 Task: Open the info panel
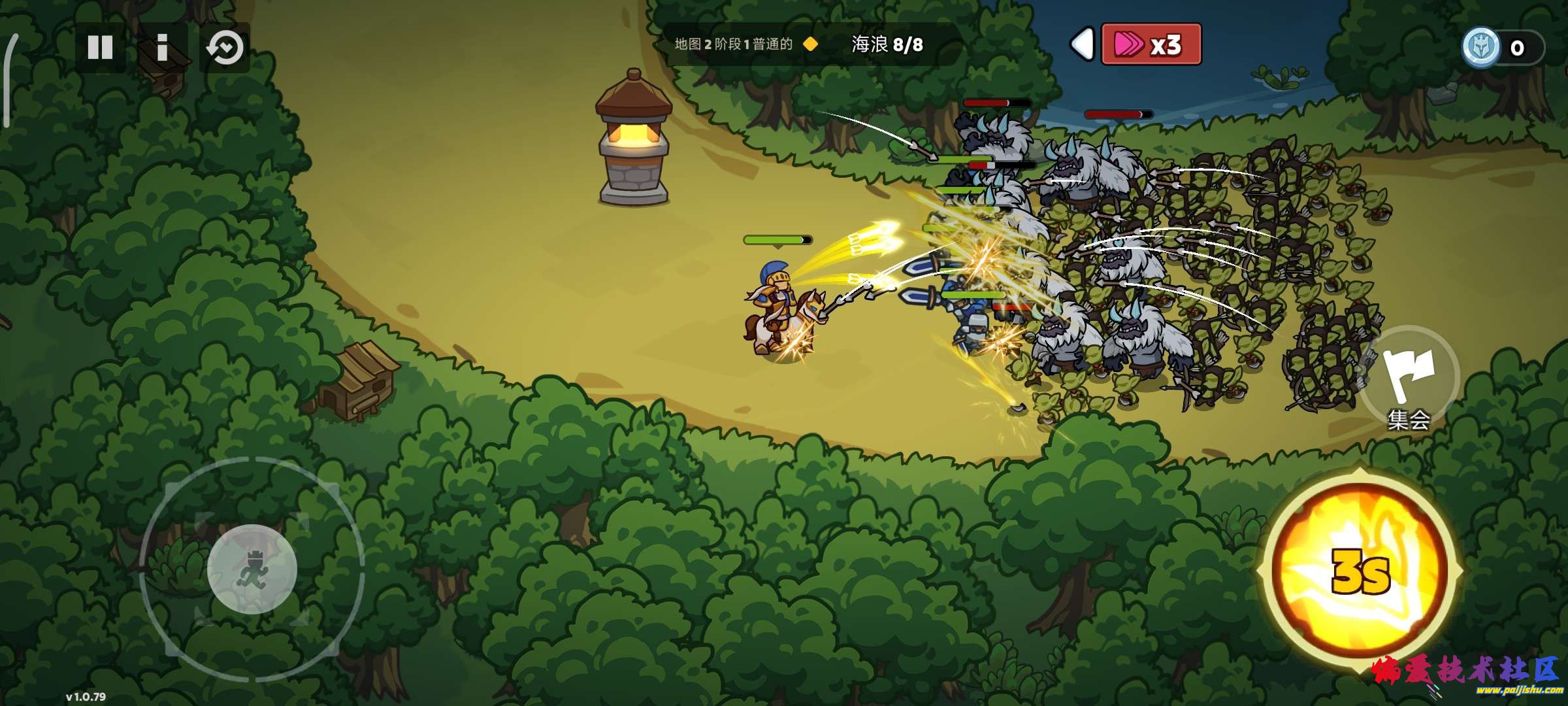coord(162,47)
